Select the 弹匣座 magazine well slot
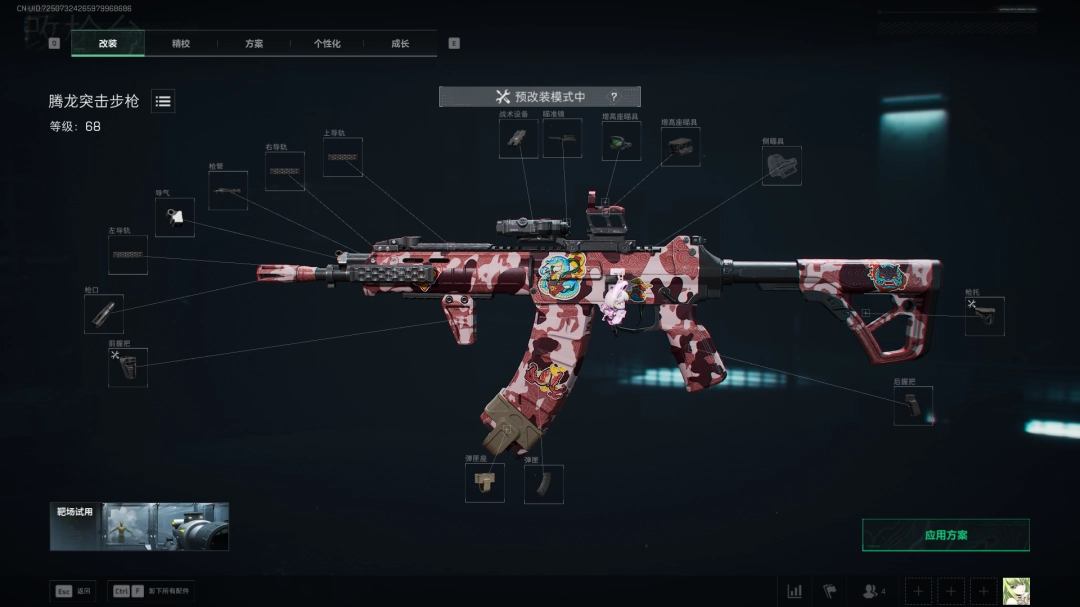Image resolution: width=1080 pixels, height=607 pixels. [485, 483]
